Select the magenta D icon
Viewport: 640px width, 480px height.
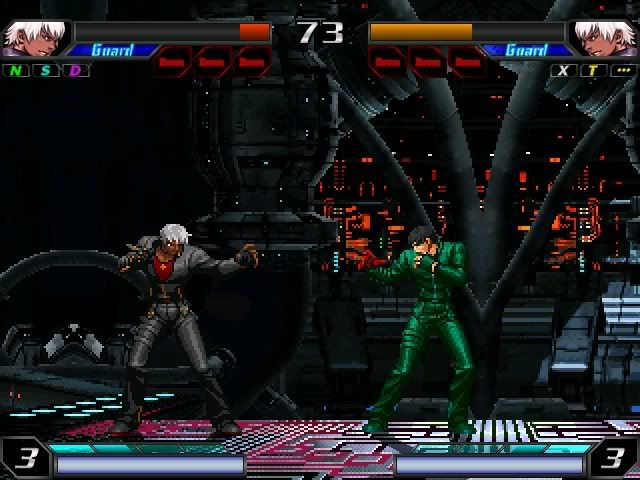[x=76, y=71]
